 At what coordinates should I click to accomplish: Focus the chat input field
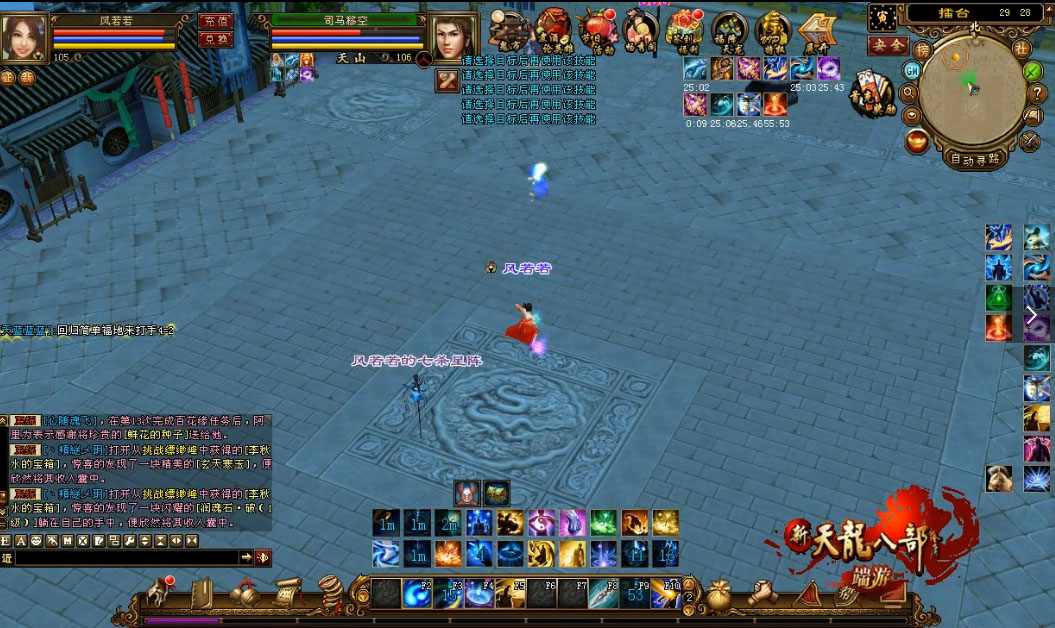(125, 557)
